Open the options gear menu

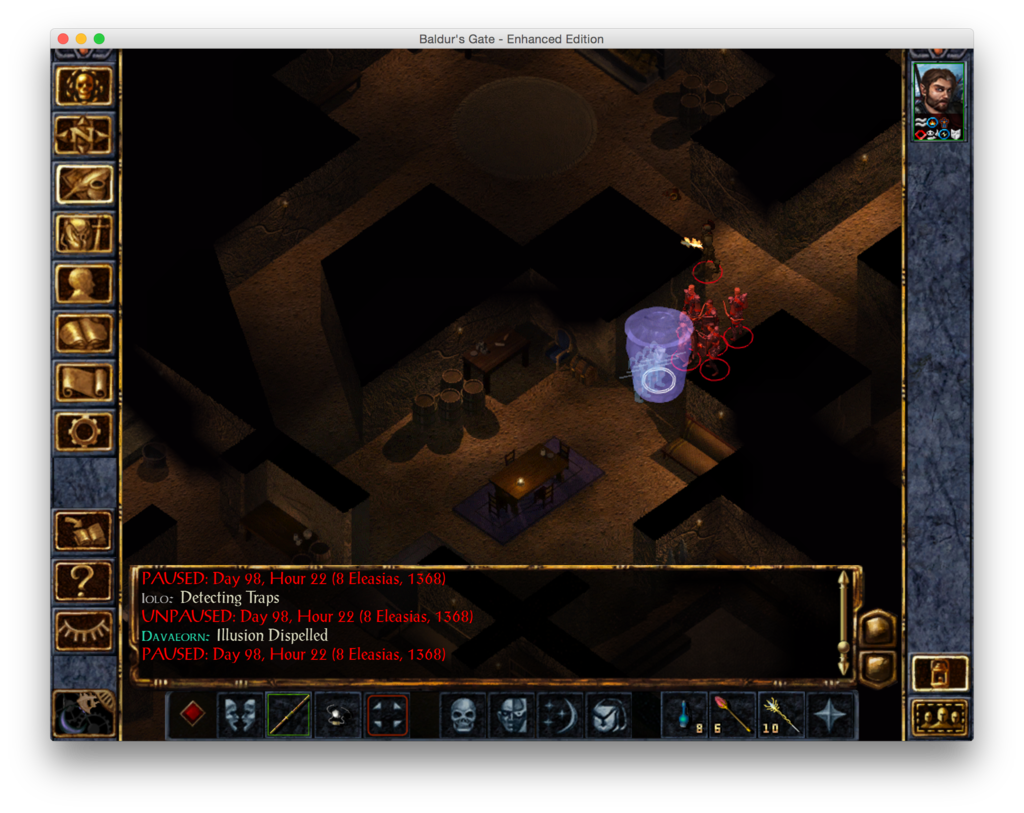(x=84, y=431)
